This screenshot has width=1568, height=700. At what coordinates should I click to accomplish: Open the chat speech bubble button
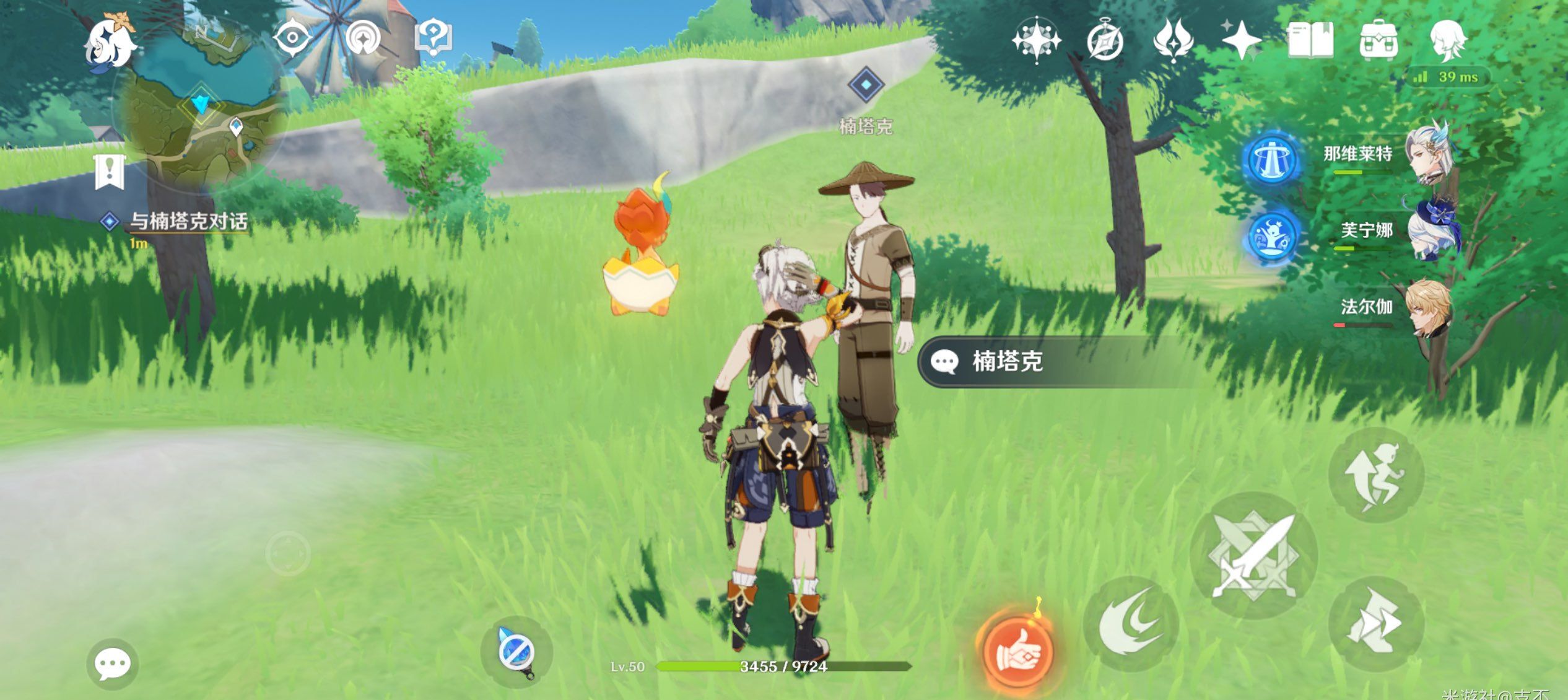tap(112, 665)
